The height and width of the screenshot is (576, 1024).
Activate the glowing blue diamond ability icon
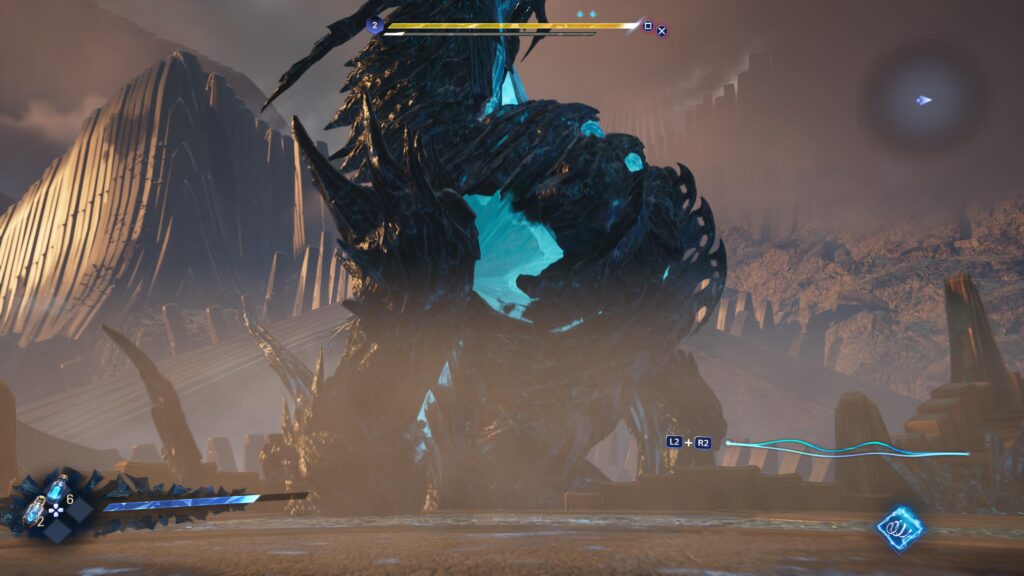(x=900, y=527)
